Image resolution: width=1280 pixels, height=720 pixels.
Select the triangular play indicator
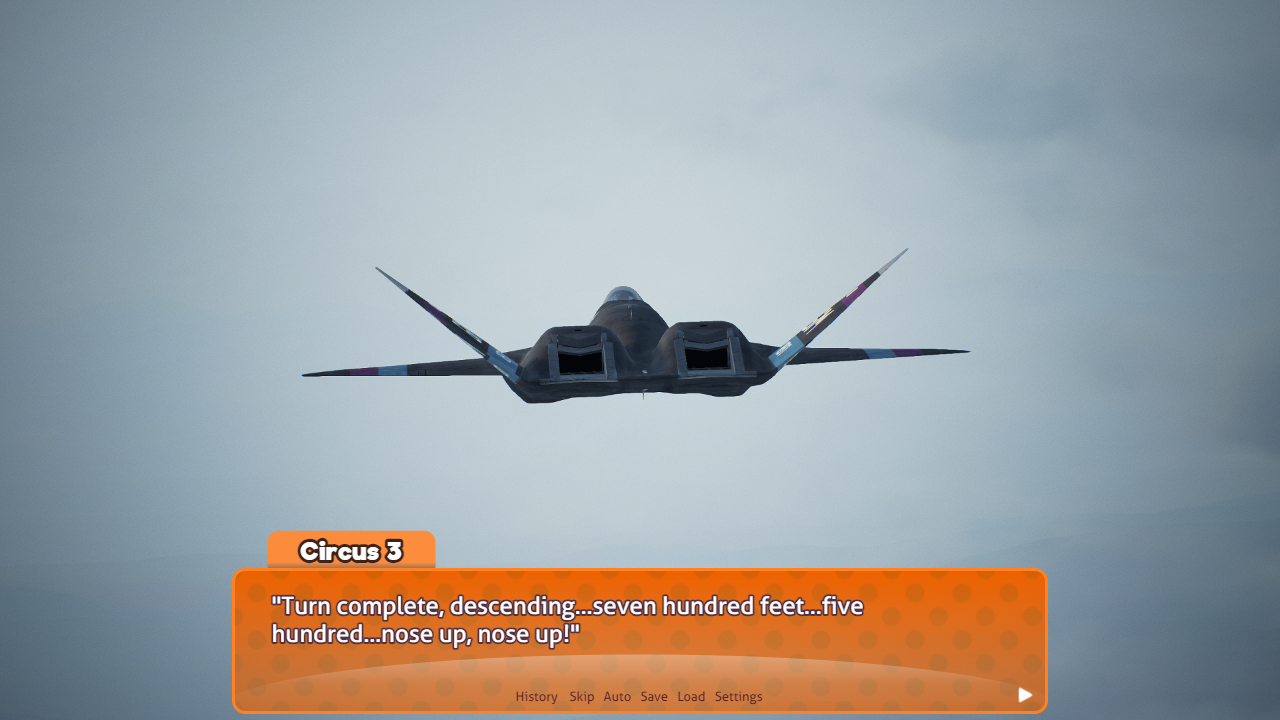pos(1024,695)
